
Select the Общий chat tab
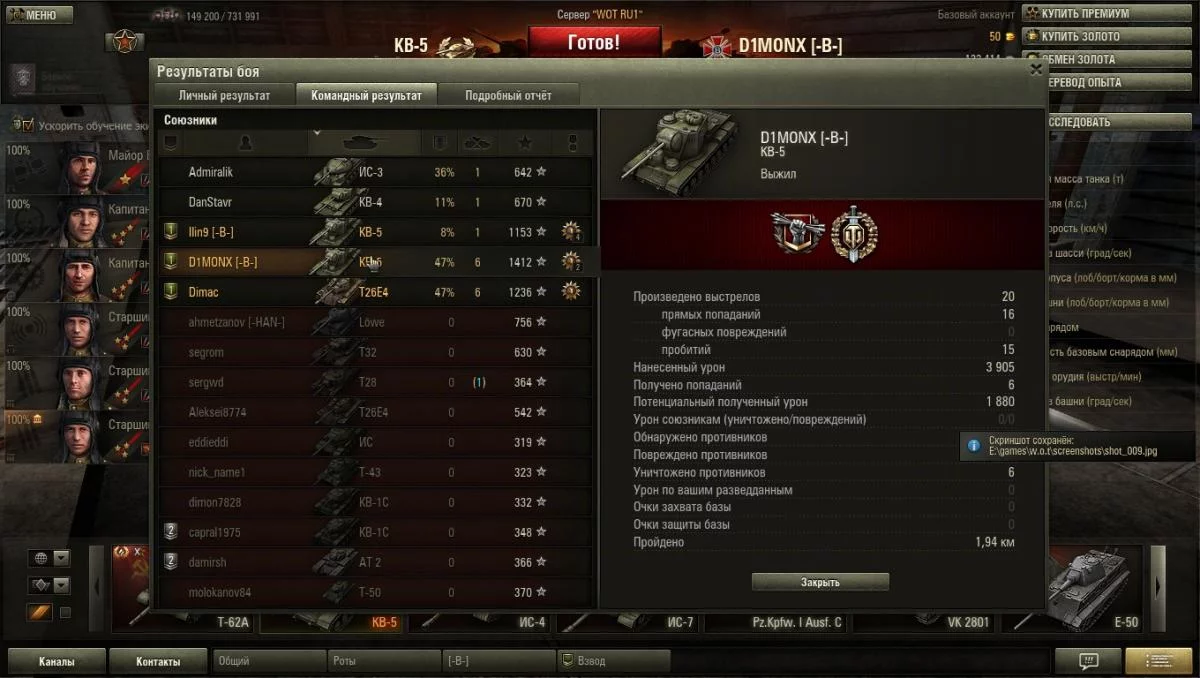pyautogui.click(x=270, y=661)
